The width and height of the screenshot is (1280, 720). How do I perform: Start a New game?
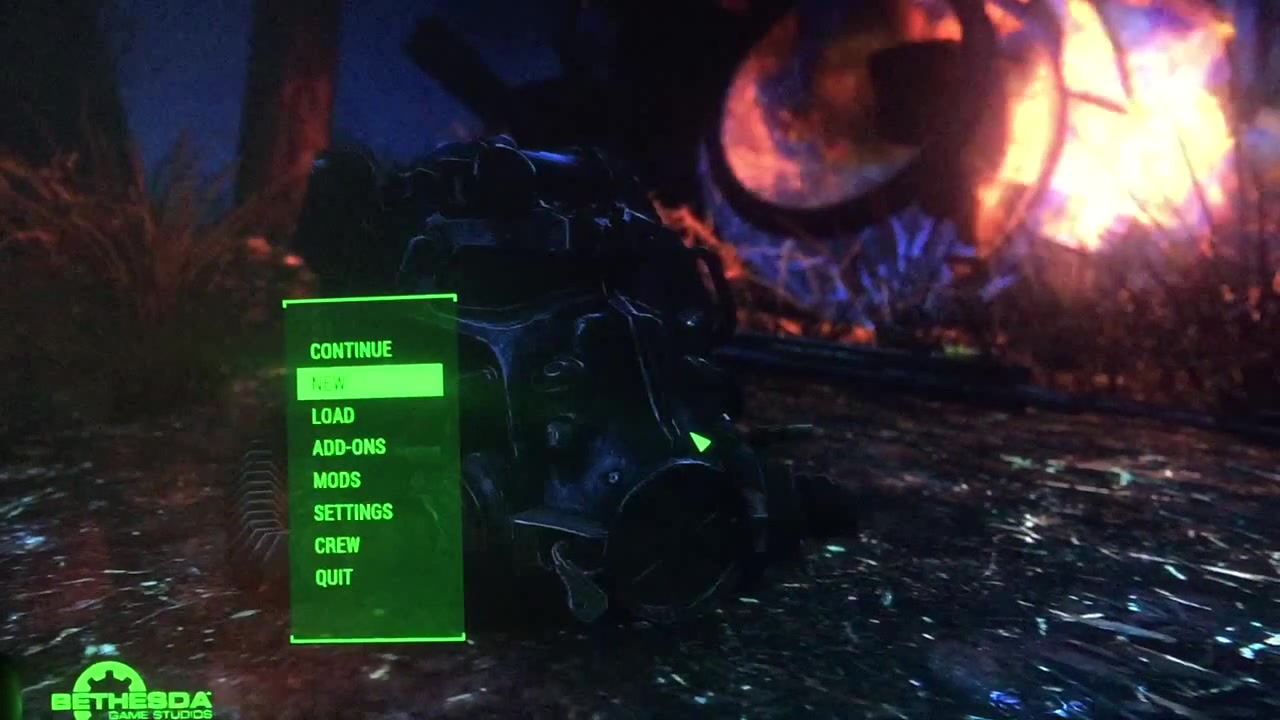click(x=369, y=382)
